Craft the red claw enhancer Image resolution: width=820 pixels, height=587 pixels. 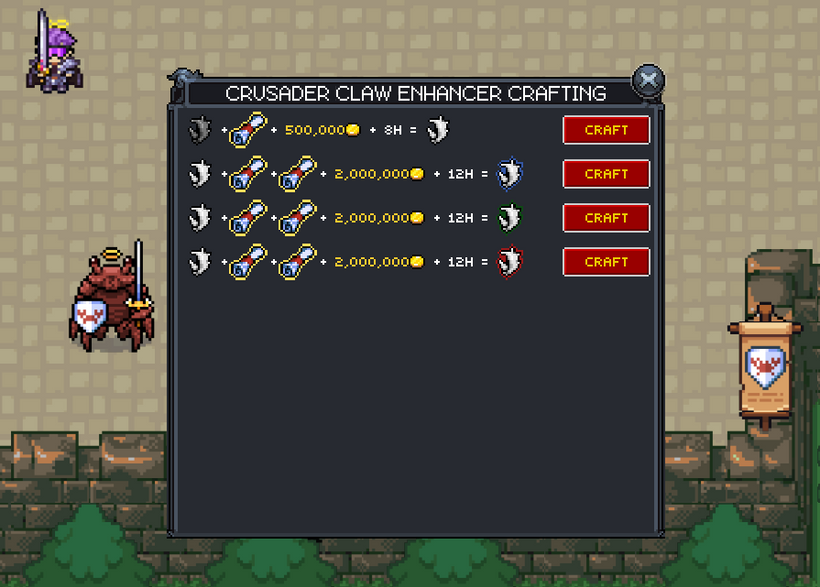click(x=606, y=262)
